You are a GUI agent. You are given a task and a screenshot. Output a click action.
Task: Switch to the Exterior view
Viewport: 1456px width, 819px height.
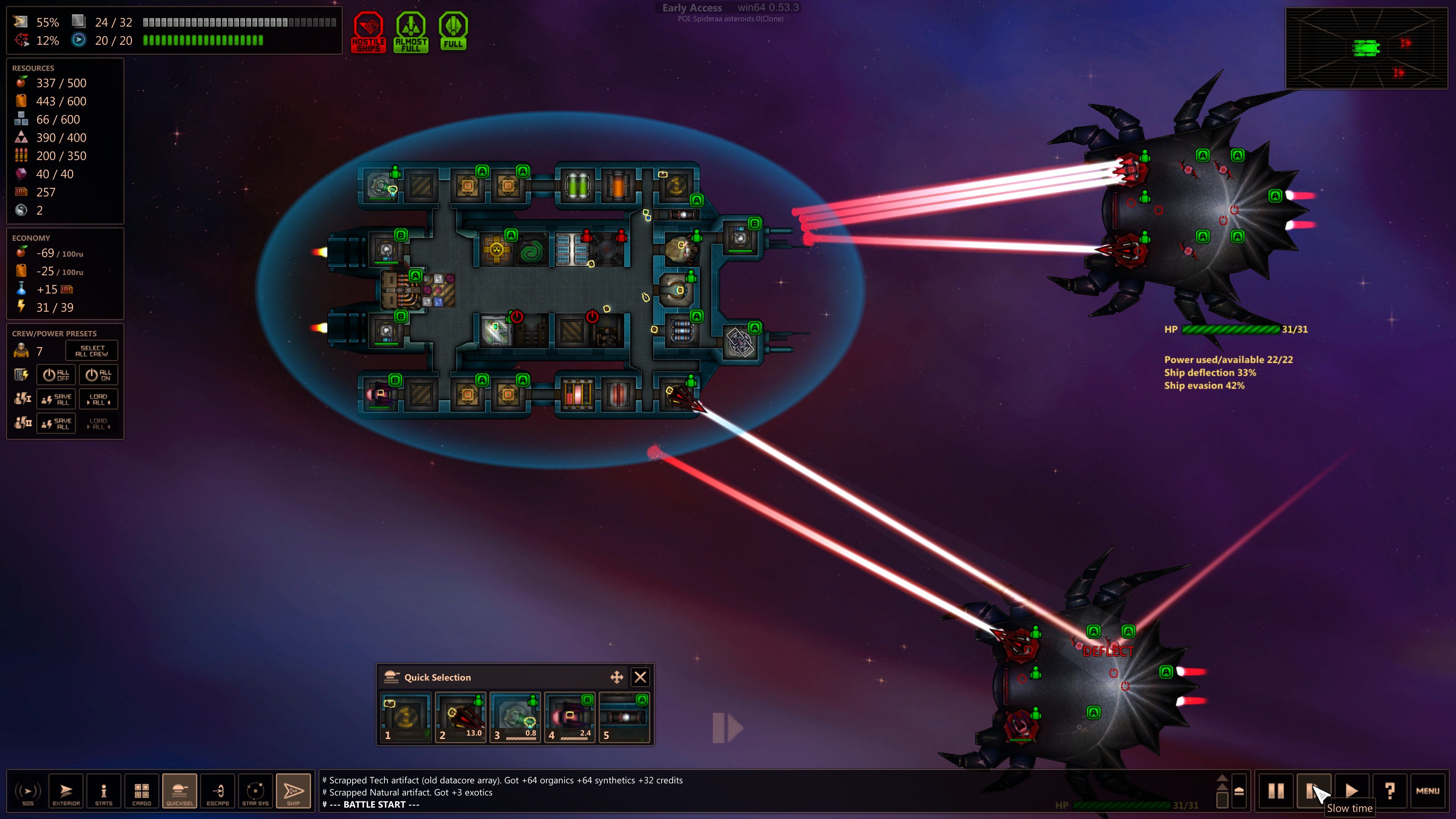click(66, 791)
